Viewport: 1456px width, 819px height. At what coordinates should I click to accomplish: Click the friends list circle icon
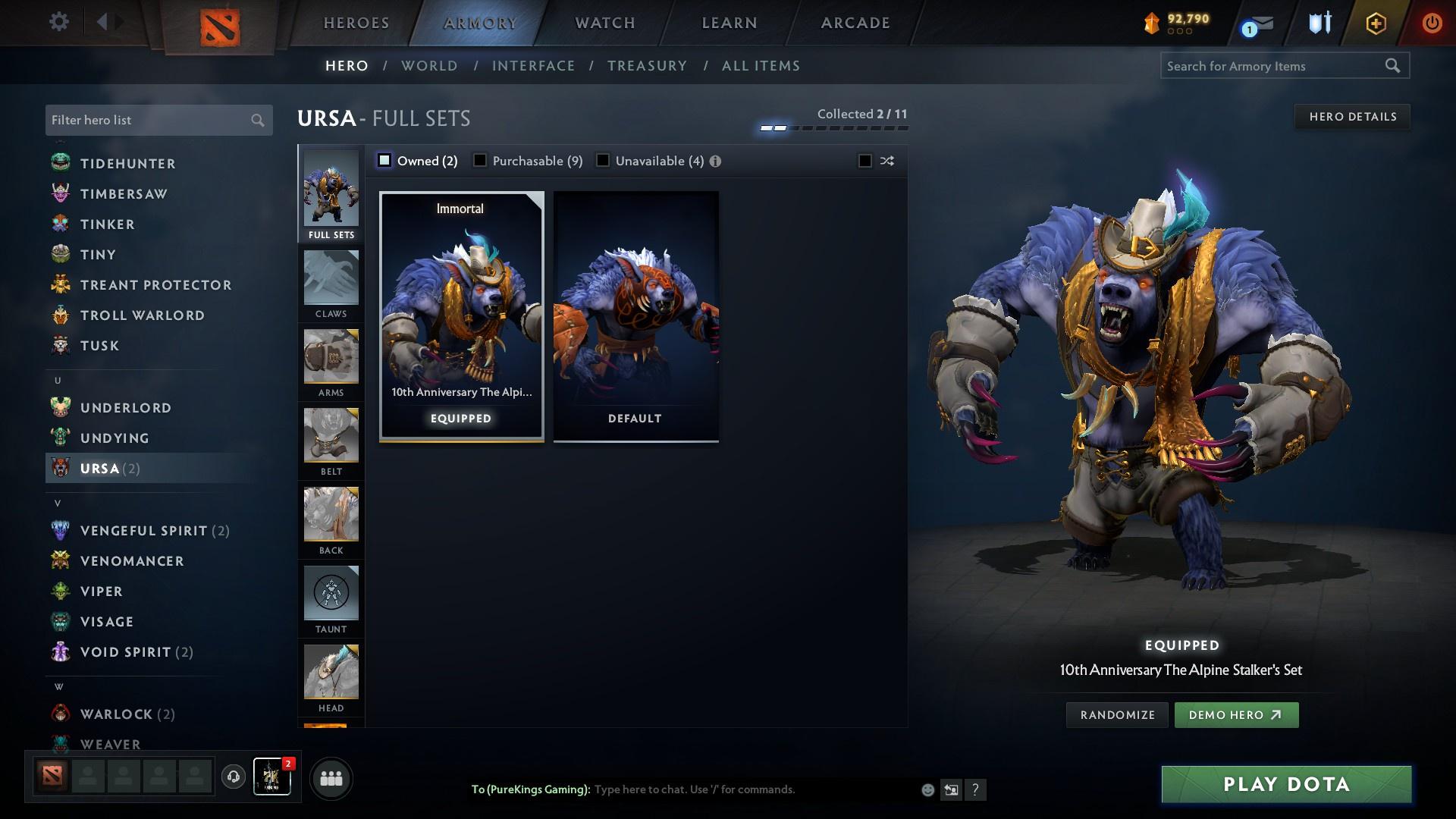coord(330,777)
